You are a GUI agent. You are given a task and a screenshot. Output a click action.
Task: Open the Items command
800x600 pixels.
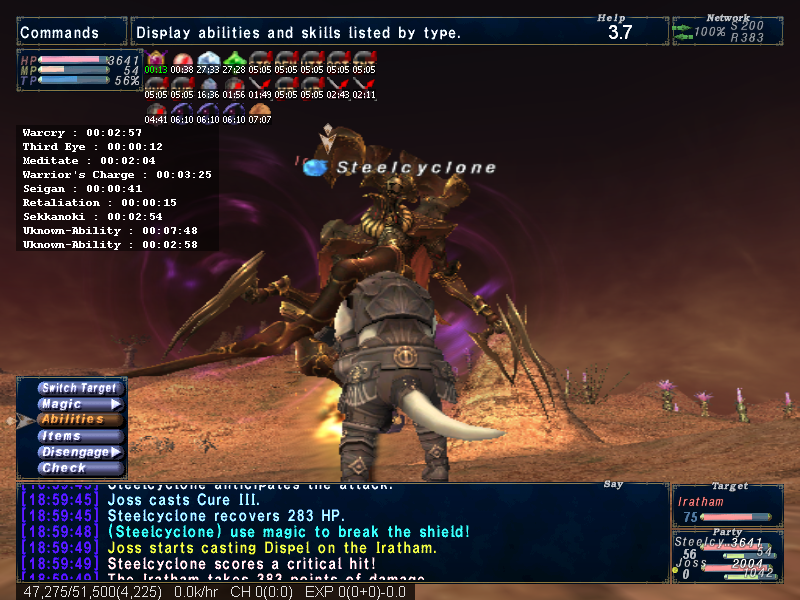coord(80,436)
